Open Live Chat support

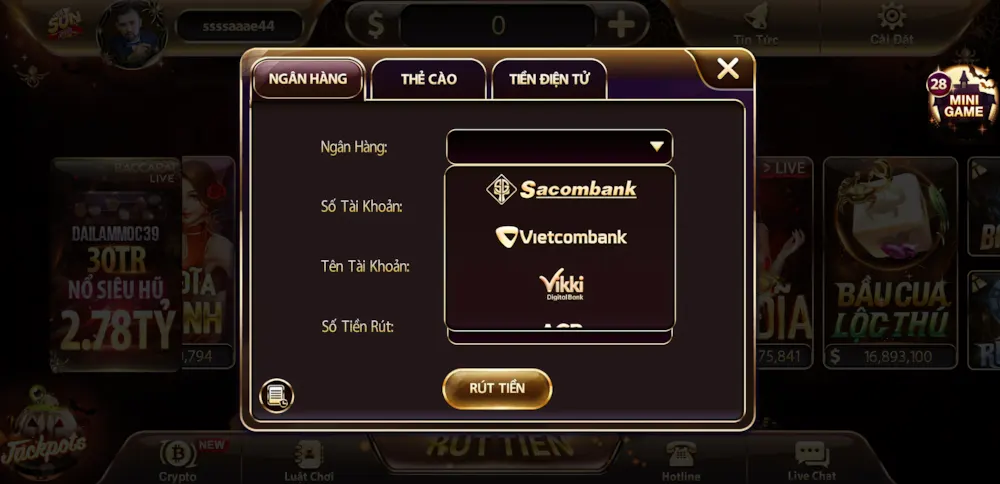click(x=811, y=459)
